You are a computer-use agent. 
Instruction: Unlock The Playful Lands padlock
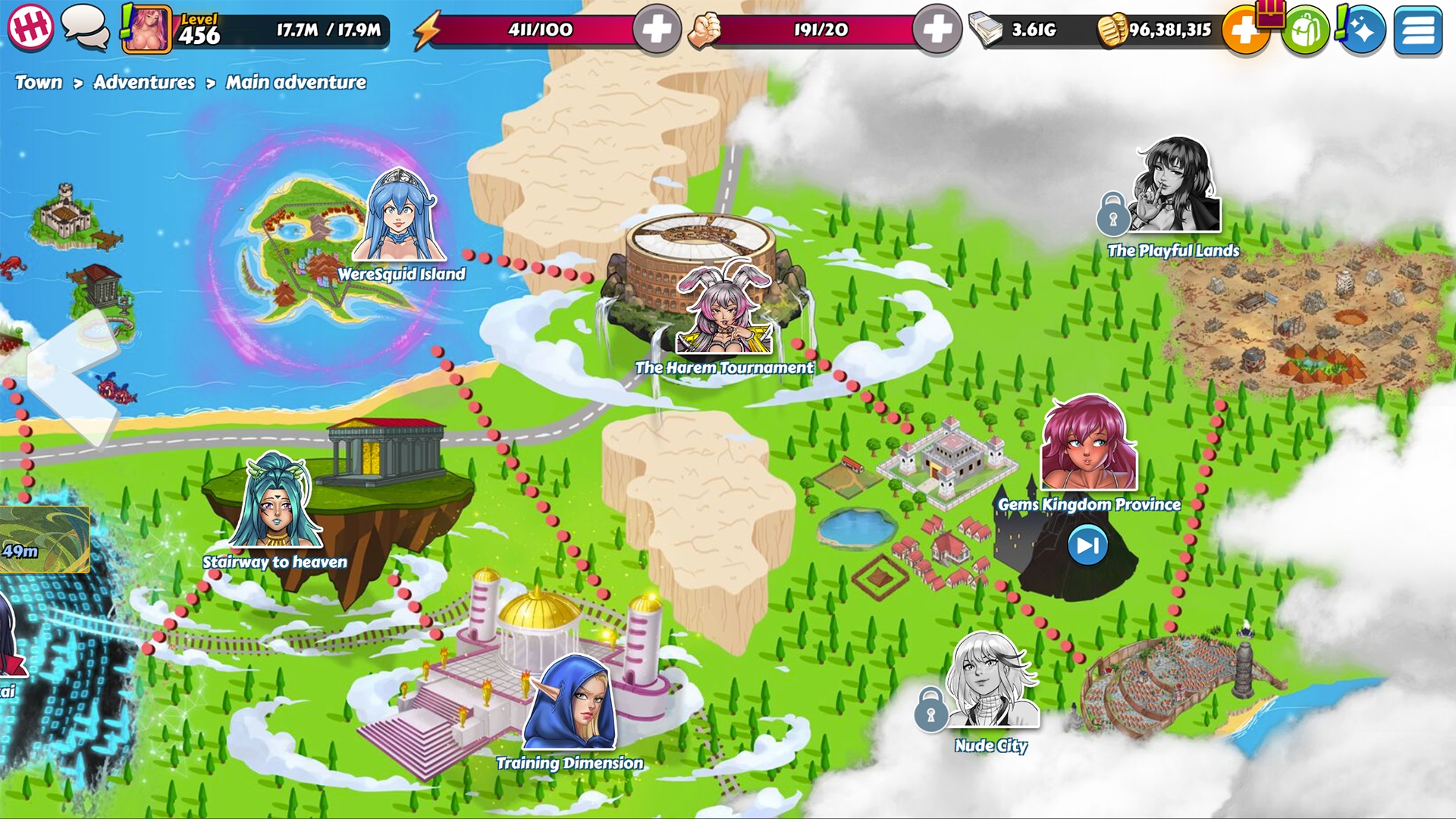(1112, 215)
